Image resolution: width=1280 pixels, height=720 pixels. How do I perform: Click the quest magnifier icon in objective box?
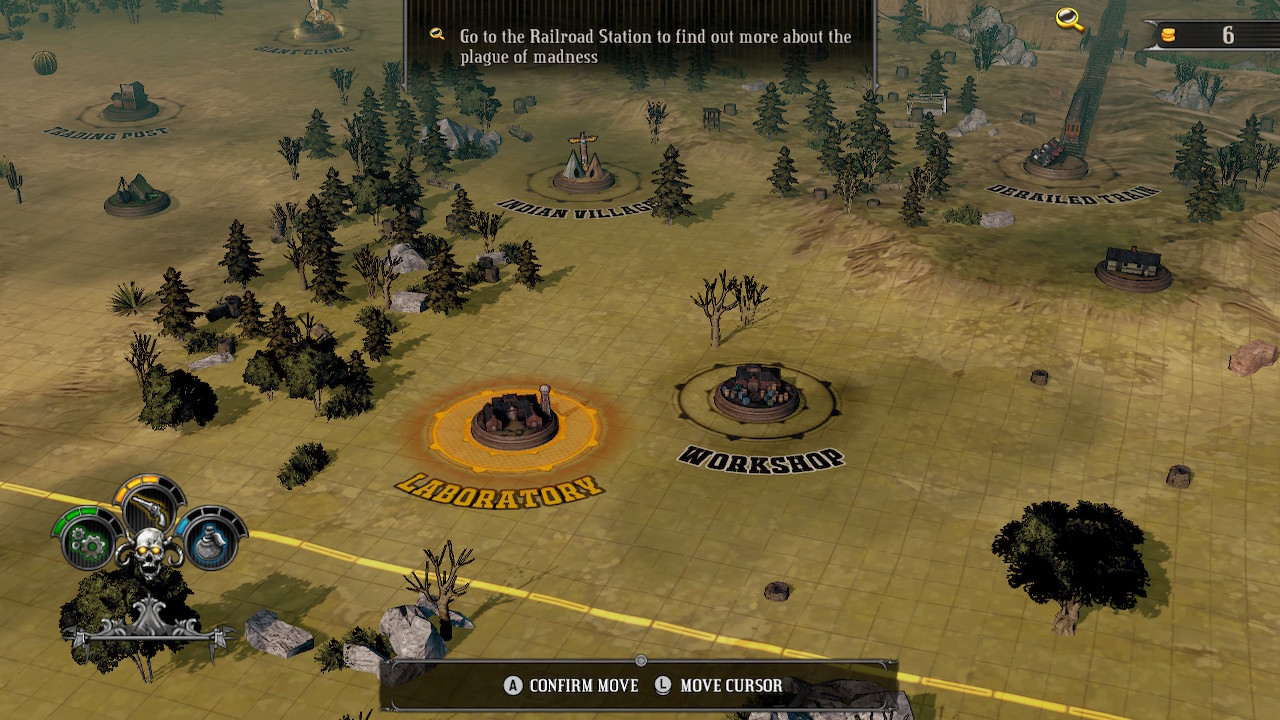point(435,35)
